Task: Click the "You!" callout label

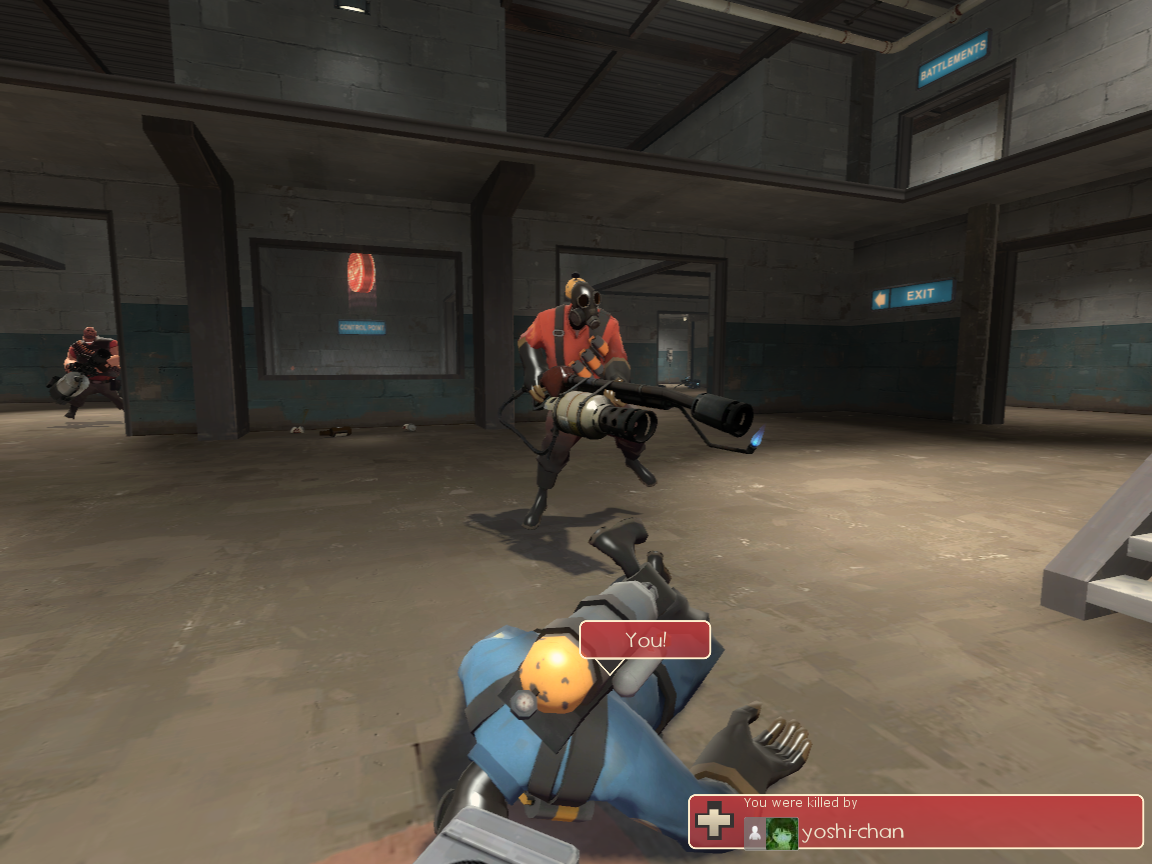Action: pos(645,640)
